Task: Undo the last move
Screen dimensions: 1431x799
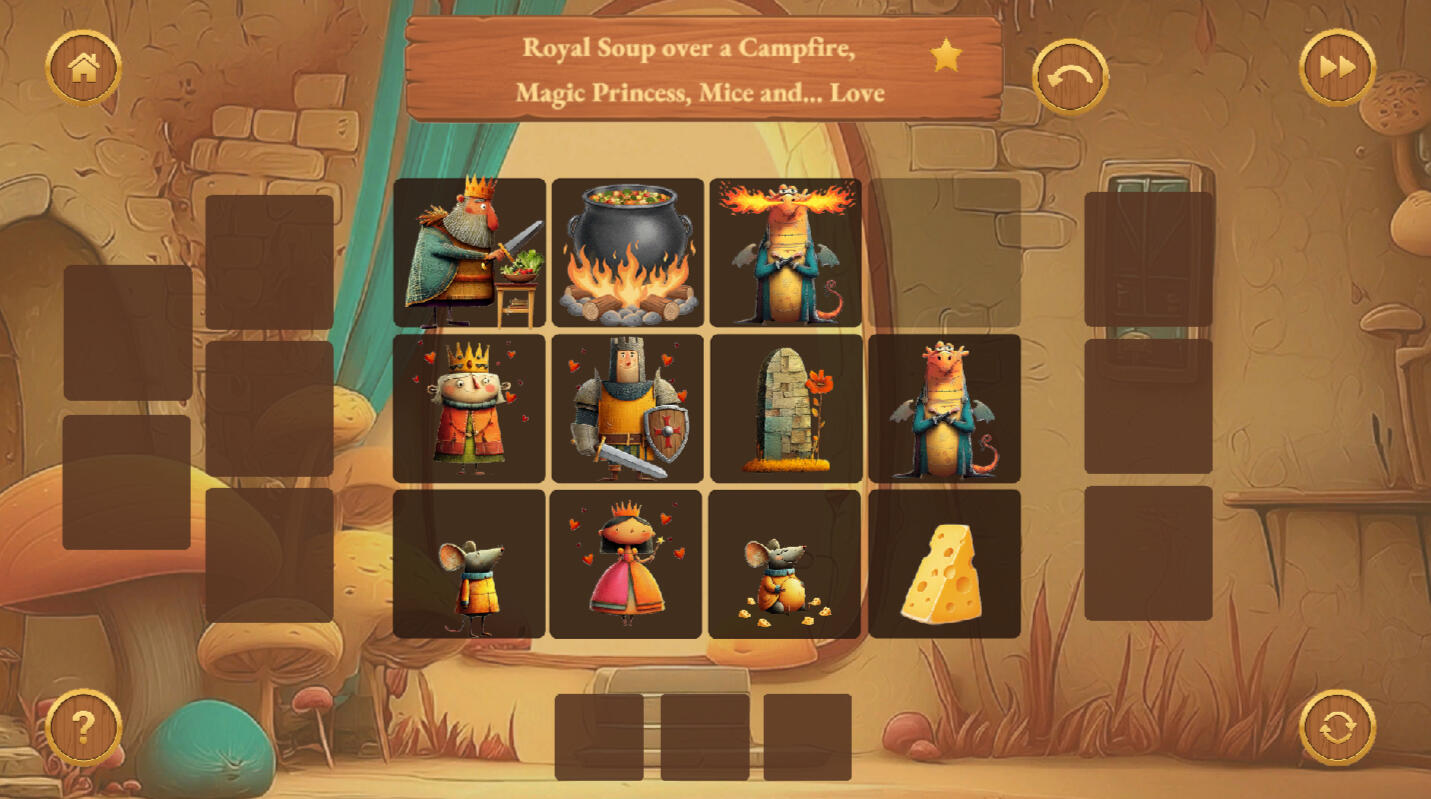Action: pos(1070,76)
